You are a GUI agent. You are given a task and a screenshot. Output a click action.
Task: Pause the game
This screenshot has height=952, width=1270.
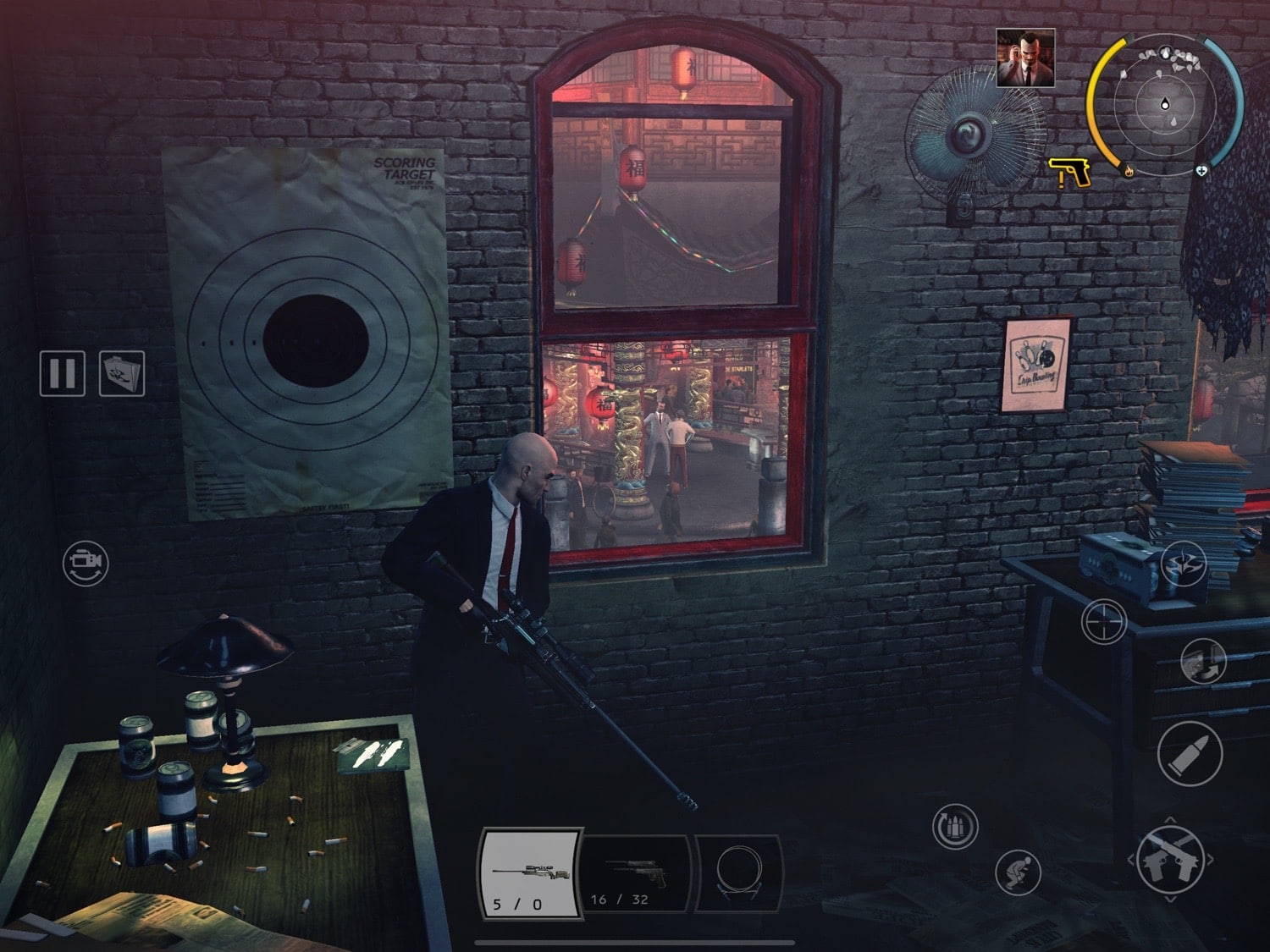coord(62,373)
